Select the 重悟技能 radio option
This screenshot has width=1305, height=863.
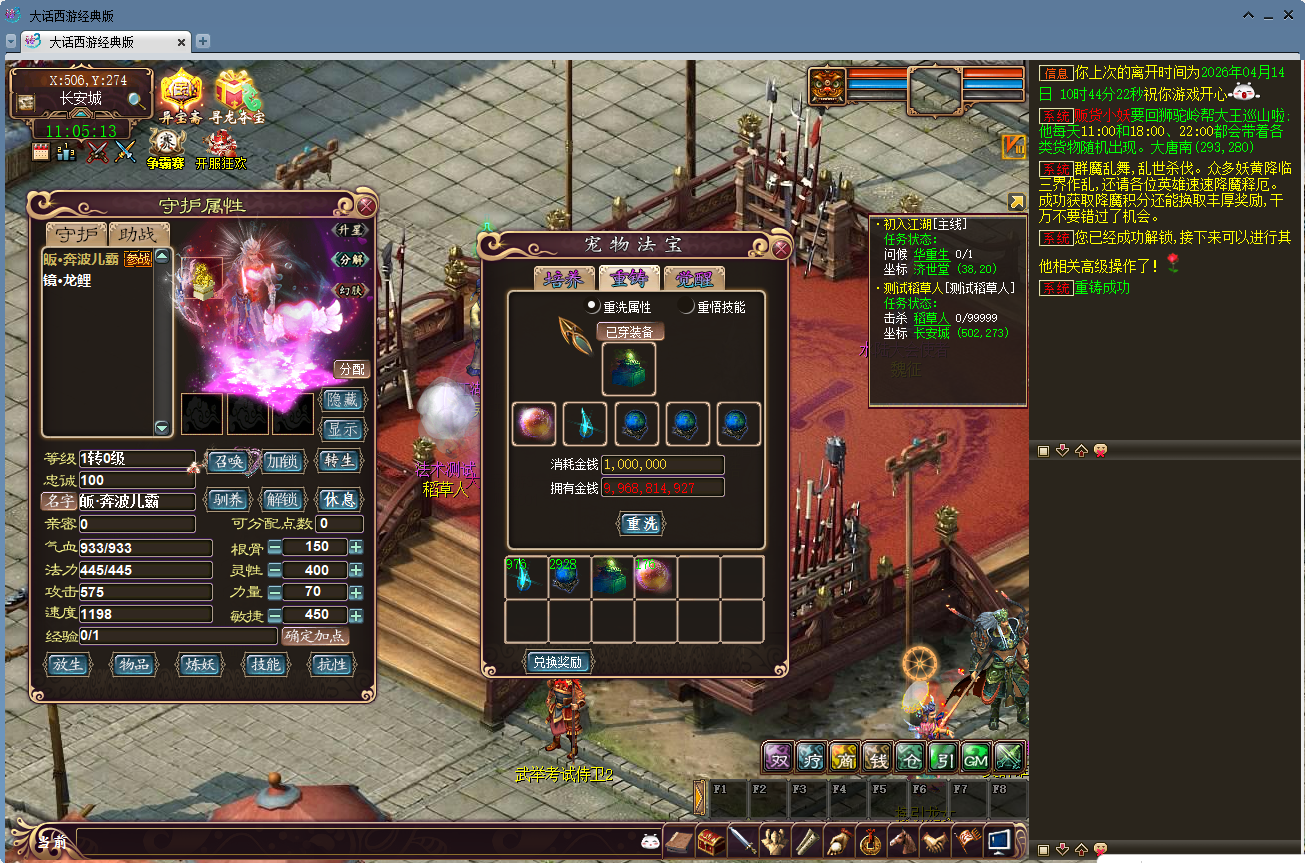click(x=687, y=307)
